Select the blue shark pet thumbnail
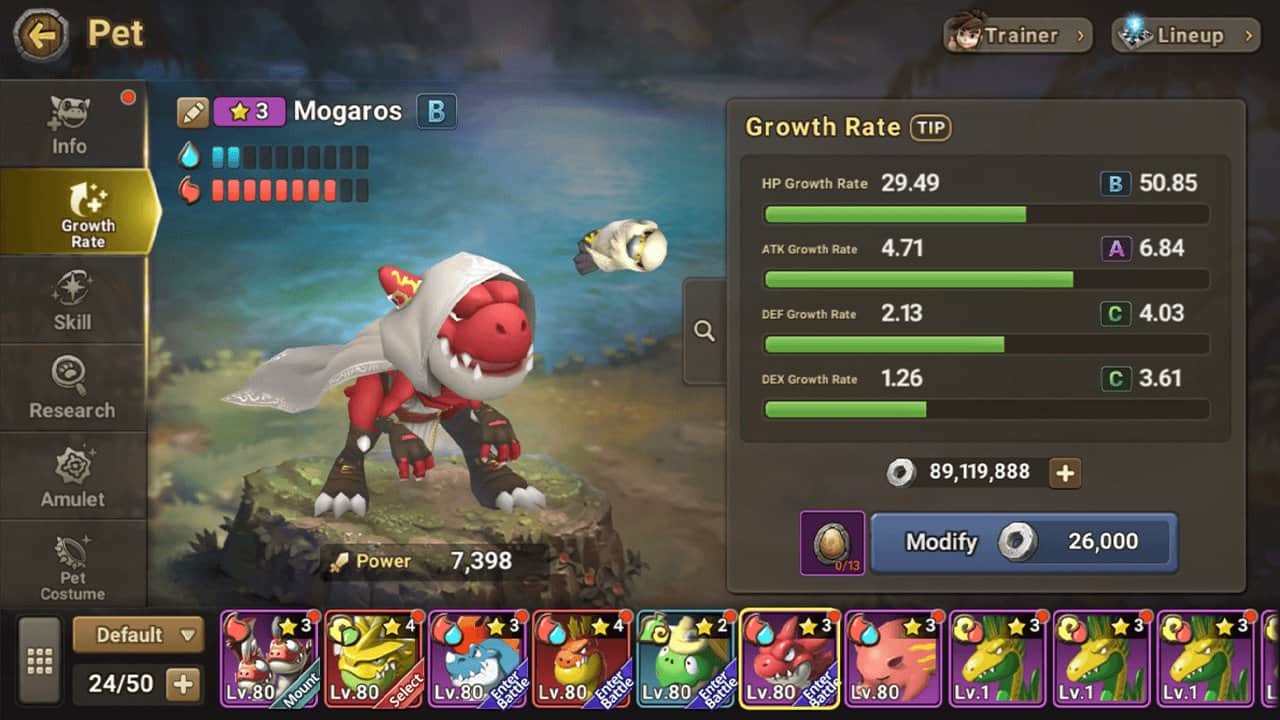This screenshot has width=1280, height=720. [x=477, y=659]
